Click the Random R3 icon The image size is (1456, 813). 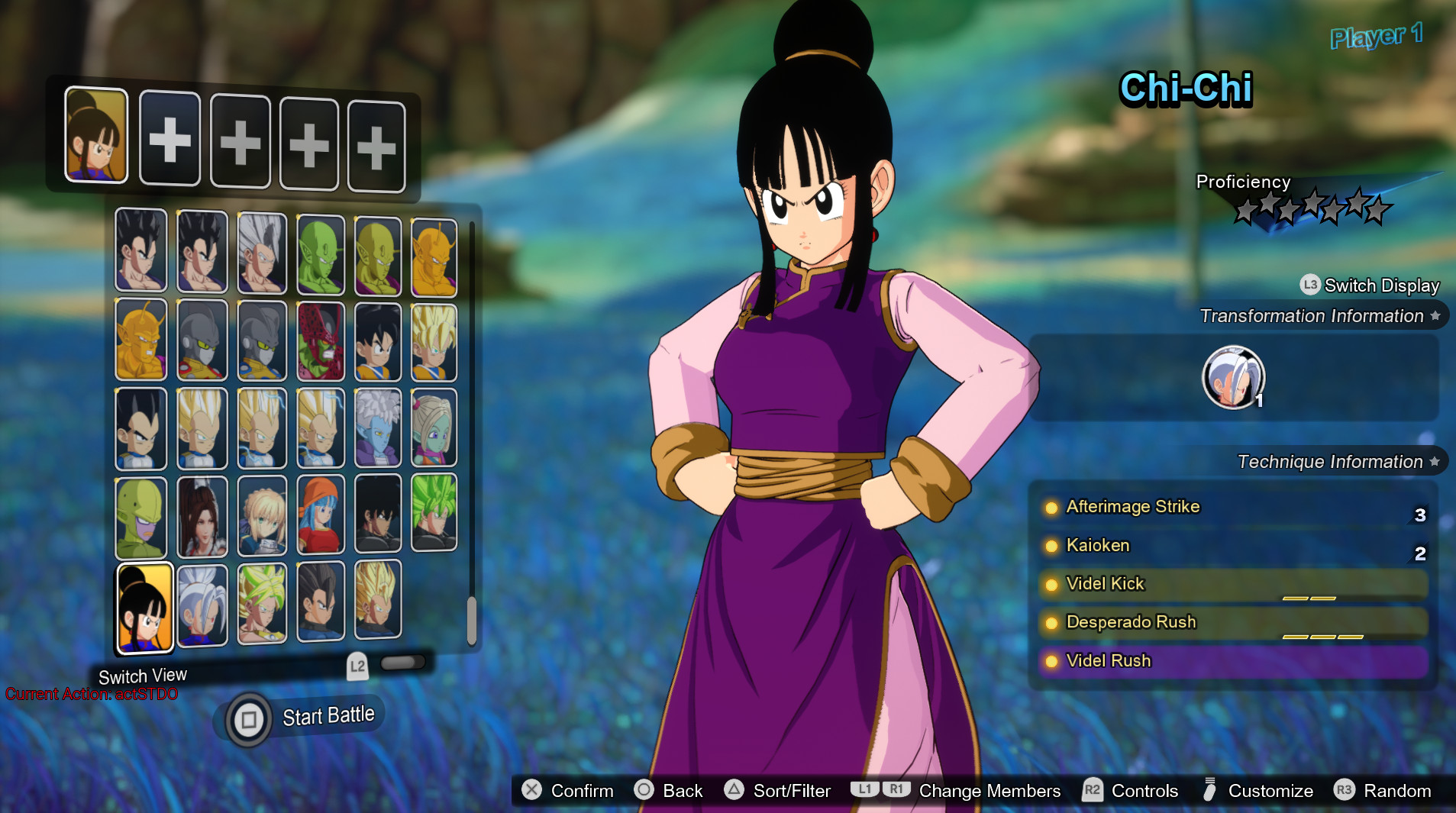1347,791
